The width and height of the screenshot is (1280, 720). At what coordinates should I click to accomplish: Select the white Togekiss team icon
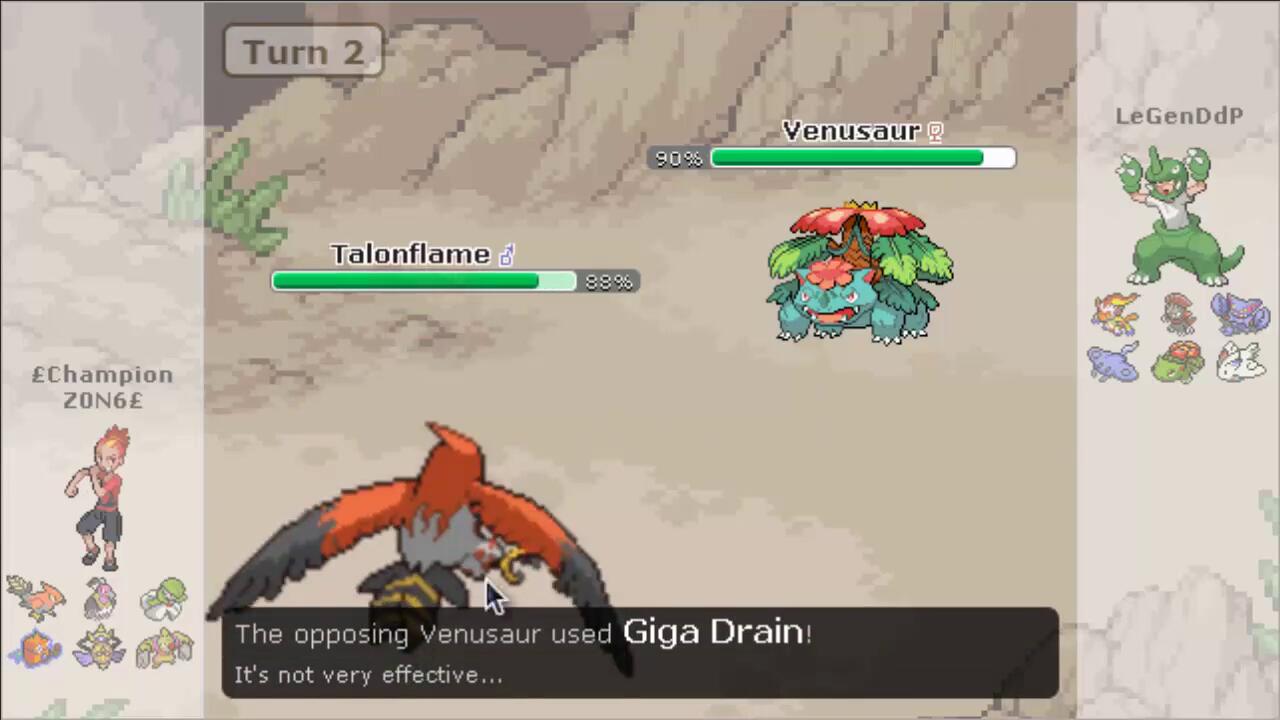[1240, 362]
